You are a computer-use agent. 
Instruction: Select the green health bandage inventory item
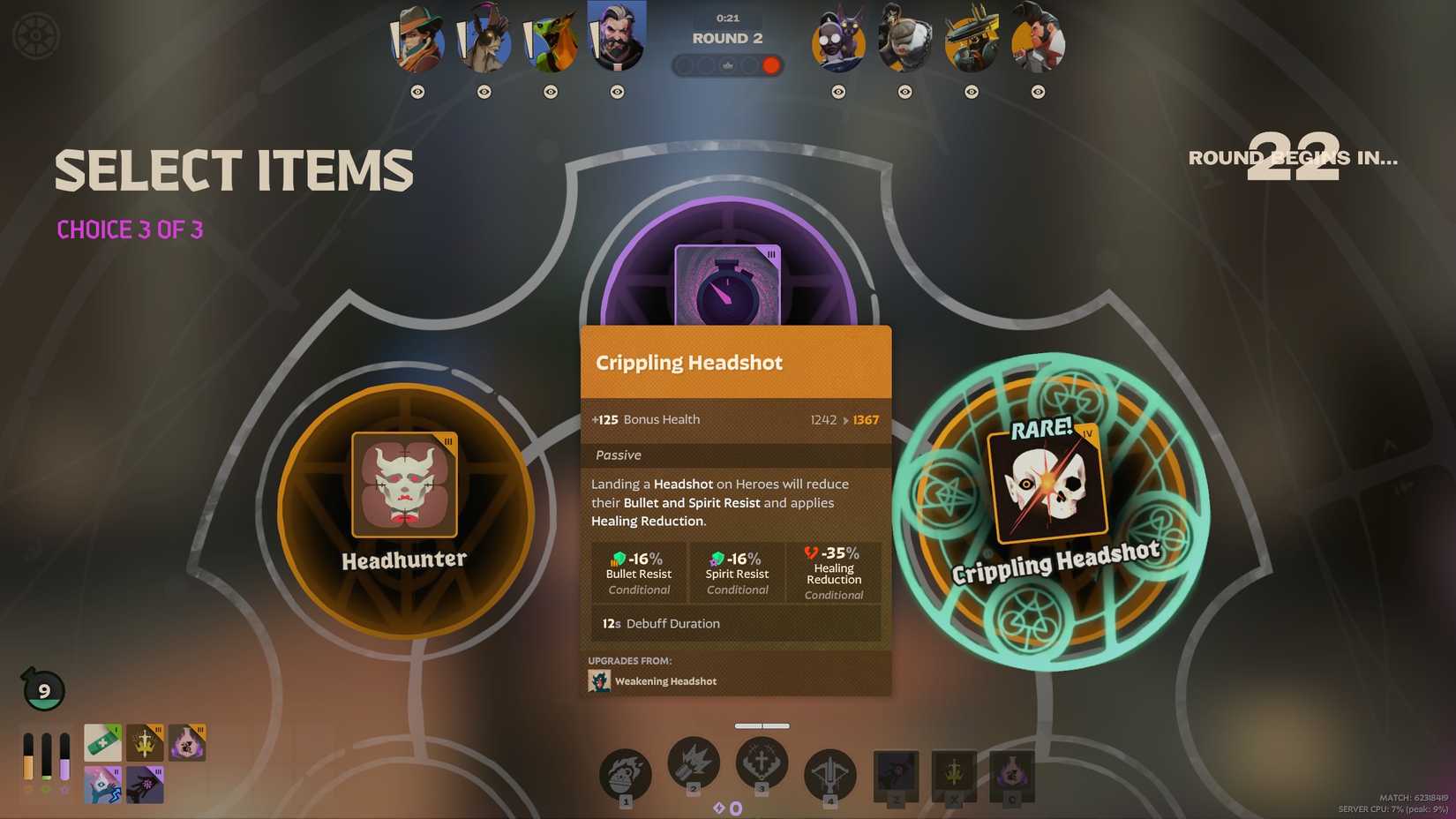click(101, 742)
